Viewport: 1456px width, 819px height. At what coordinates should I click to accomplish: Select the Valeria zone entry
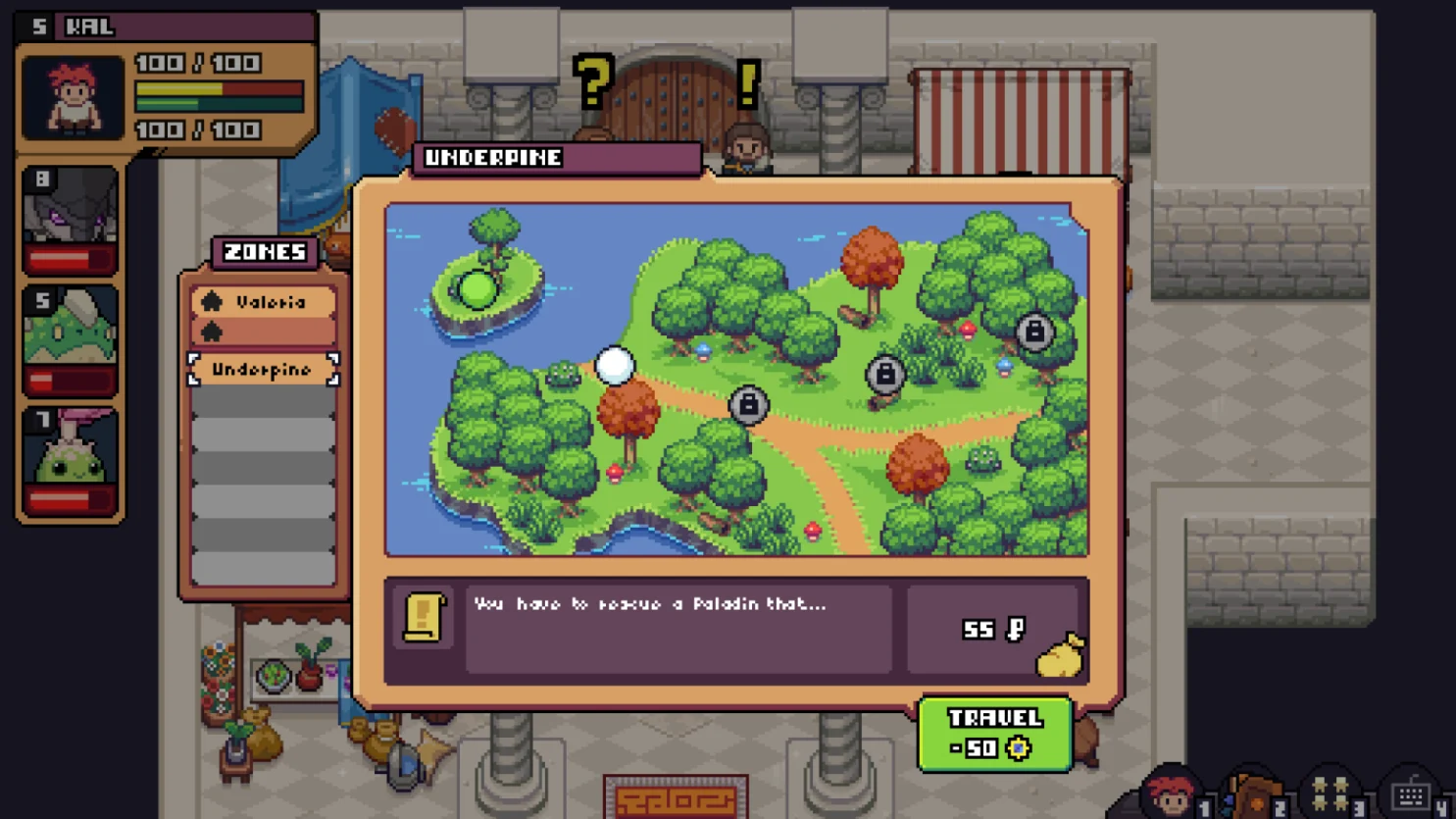[x=264, y=302]
